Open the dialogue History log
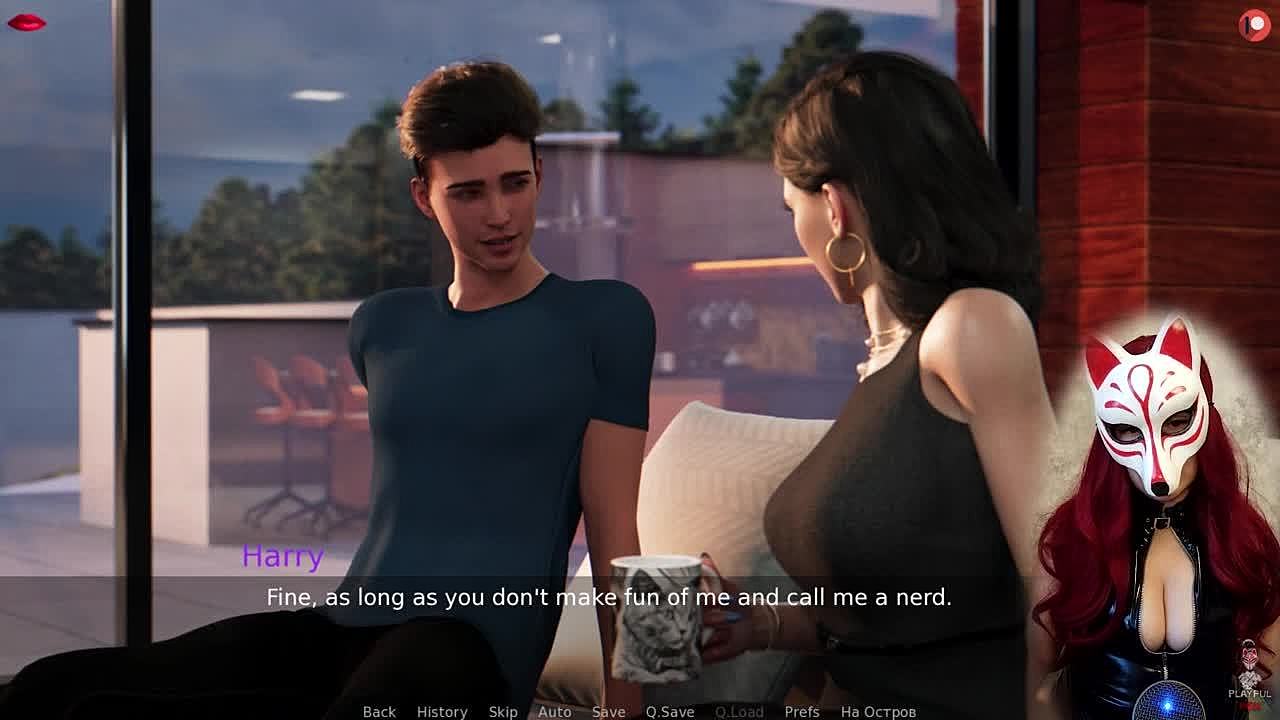Image resolution: width=1280 pixels, height=720 pixels. 442,711
